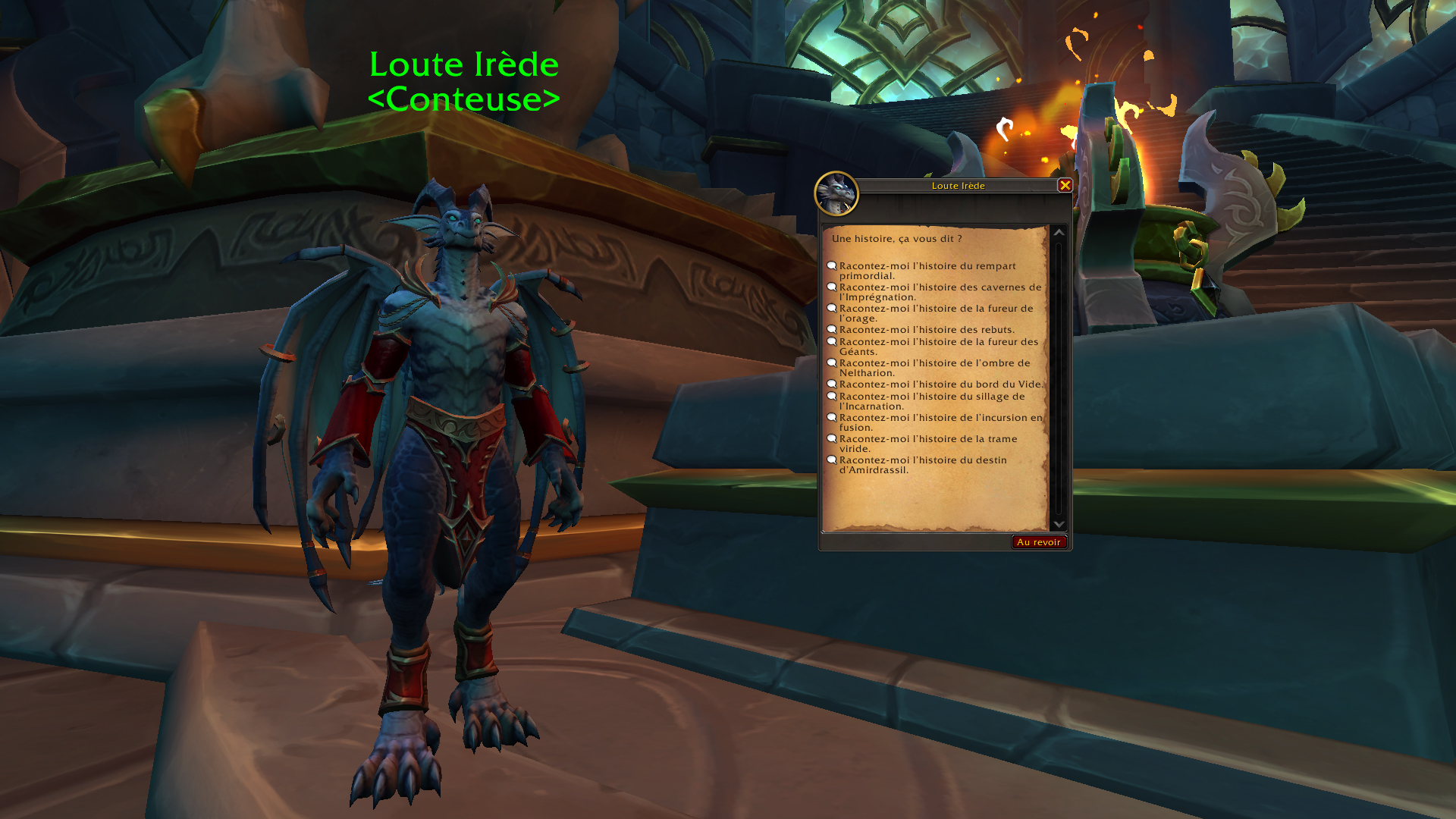Image resolution: width=1456 pixels, height=819 pixels.
Task: Click the speech icon next to "ombre de Neltharion"
Action: (x=833, y=363)
